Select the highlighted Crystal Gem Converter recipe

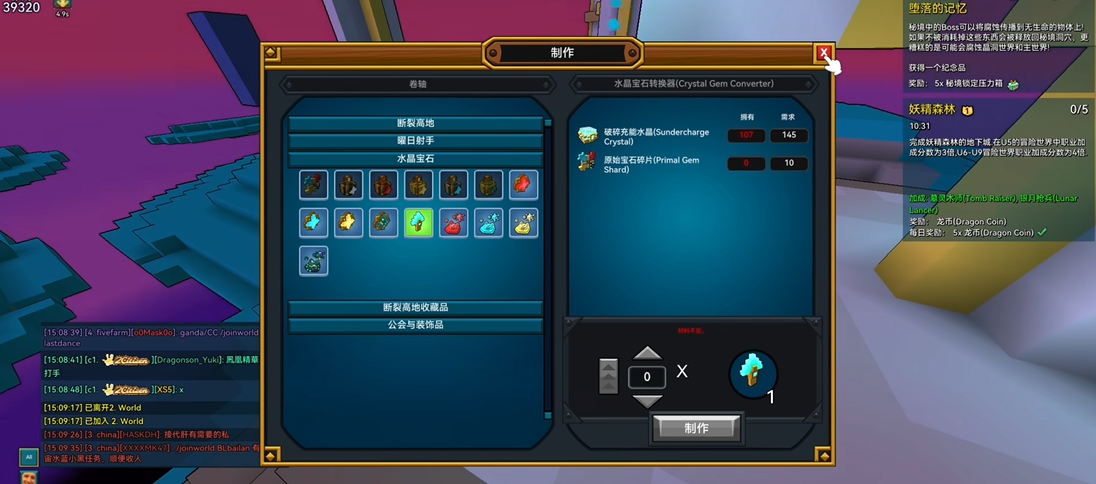(418, 222)
